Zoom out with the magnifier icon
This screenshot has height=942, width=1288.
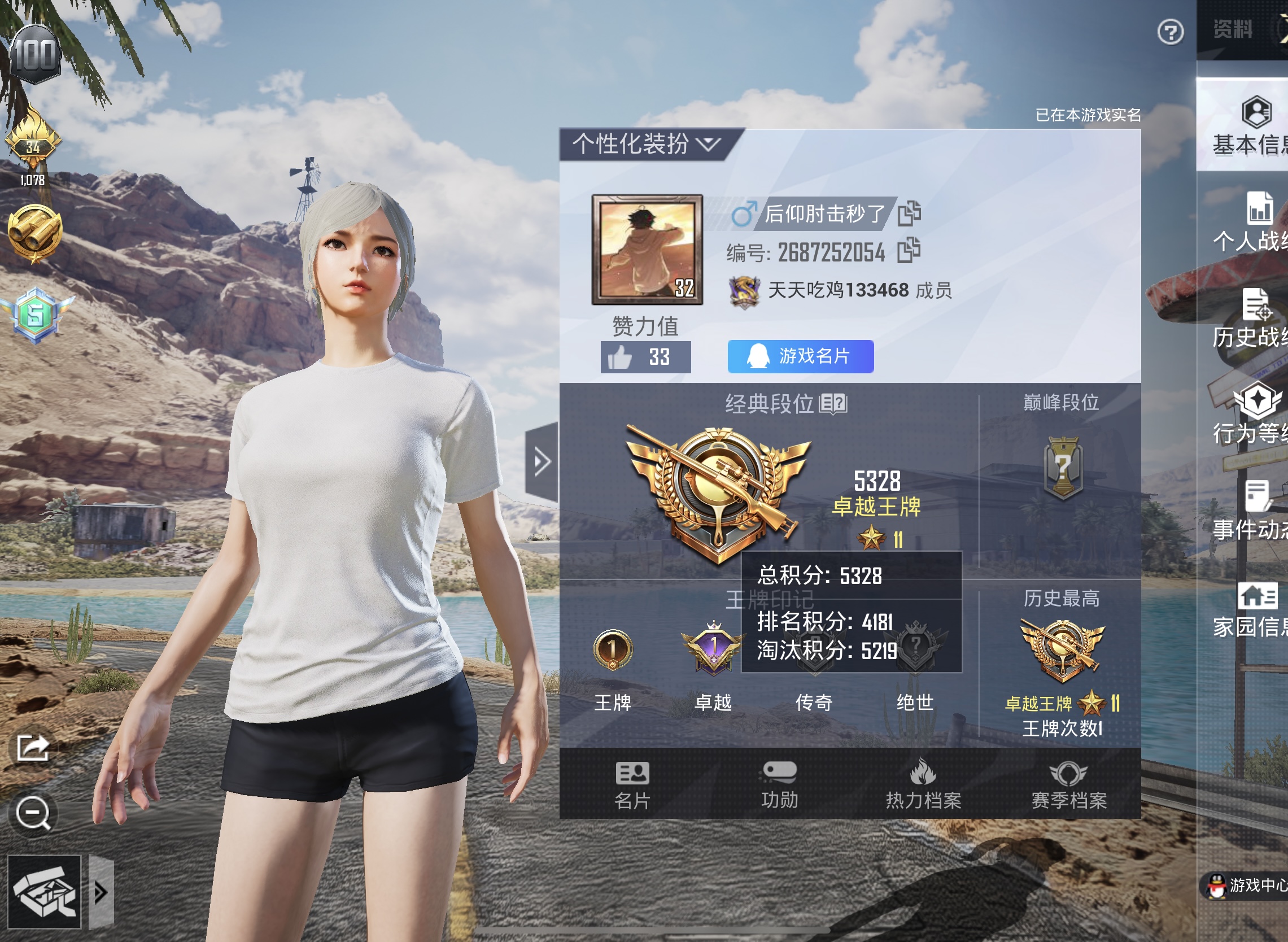pyautogui.click(x=33, y=812)
